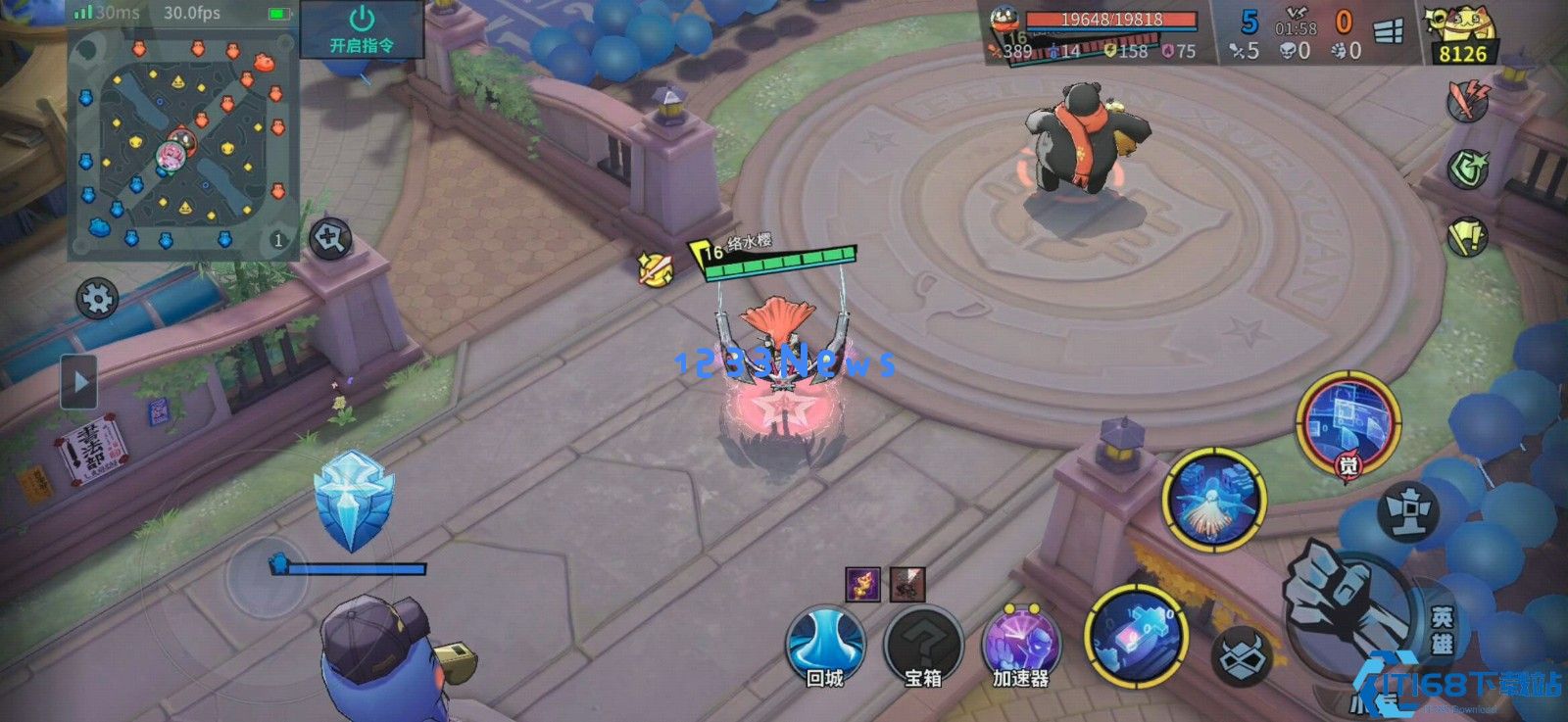1568x722 pixels.
Task: Expand the side panel arrow button
Action: pyautogui.click(x=79, y=380)
